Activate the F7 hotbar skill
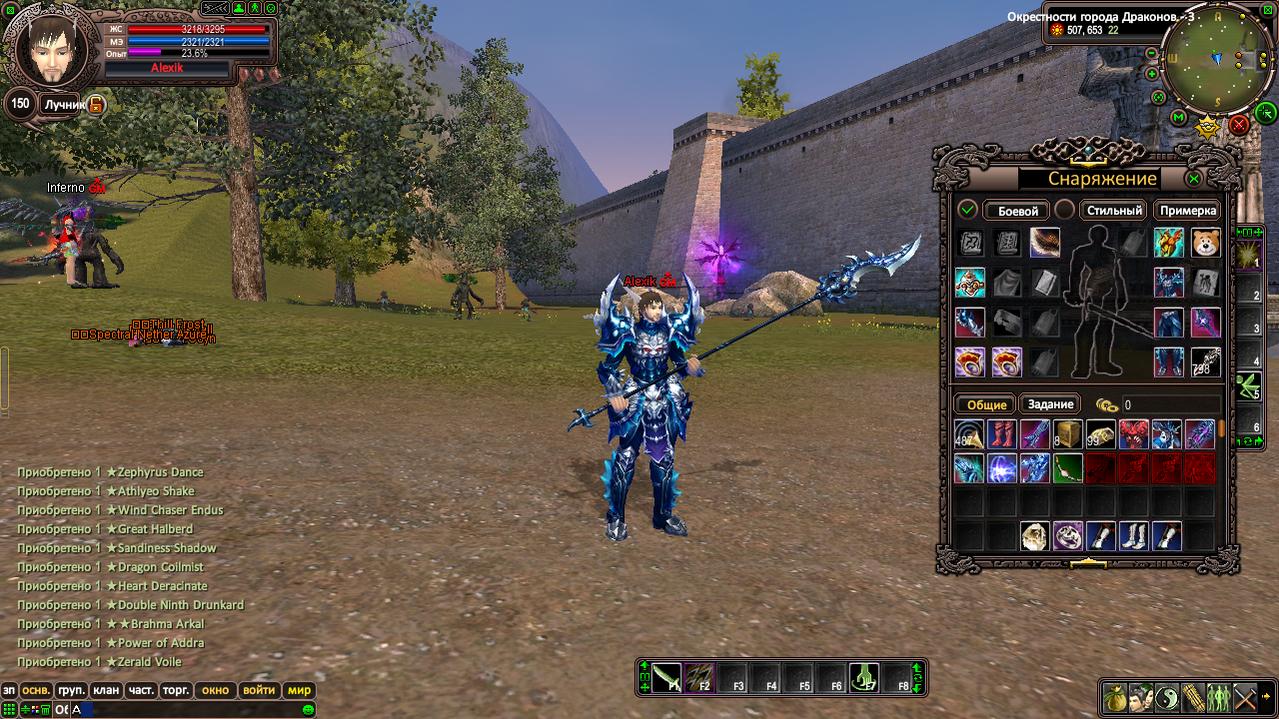Image resolution: width=1279 pixels, height=719 pixels. (863, 678)
